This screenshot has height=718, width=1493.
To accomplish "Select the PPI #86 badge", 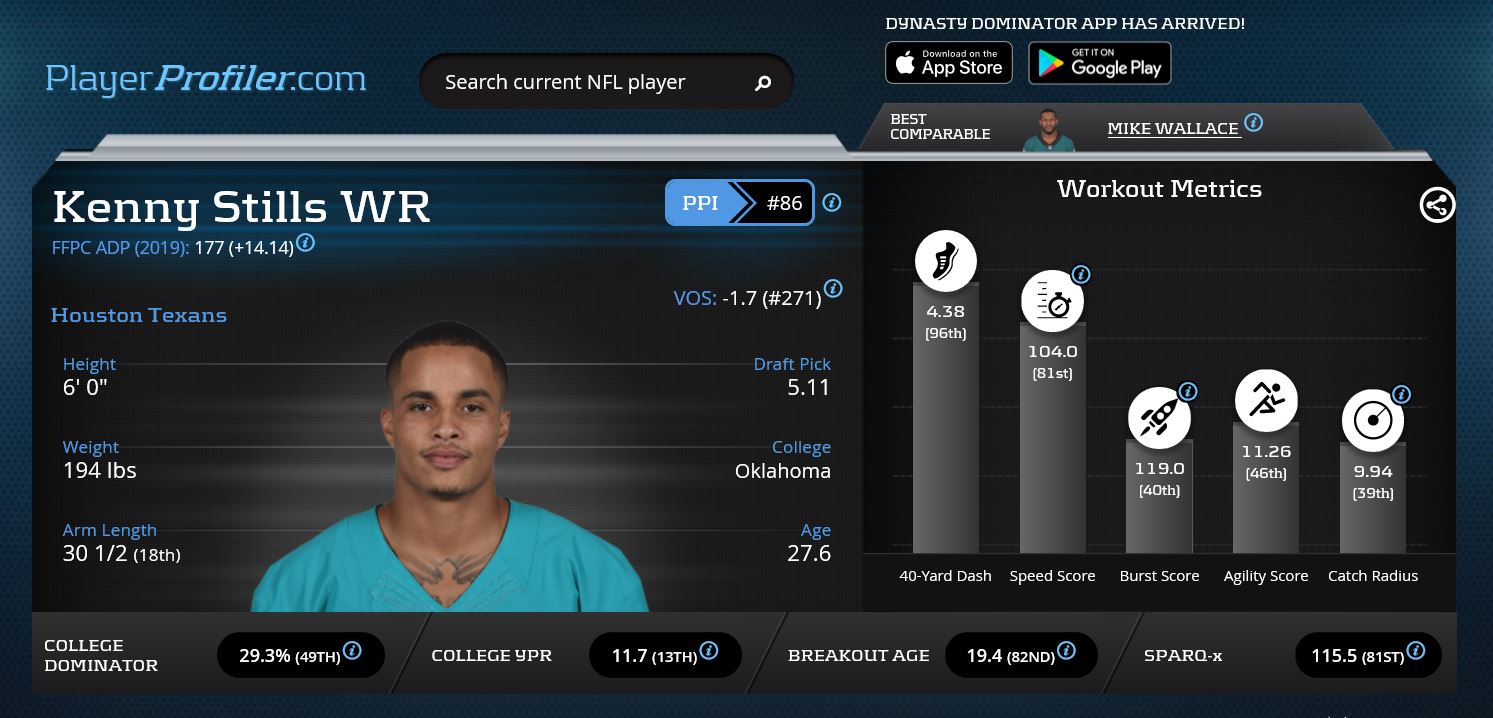I will [739, 203].
